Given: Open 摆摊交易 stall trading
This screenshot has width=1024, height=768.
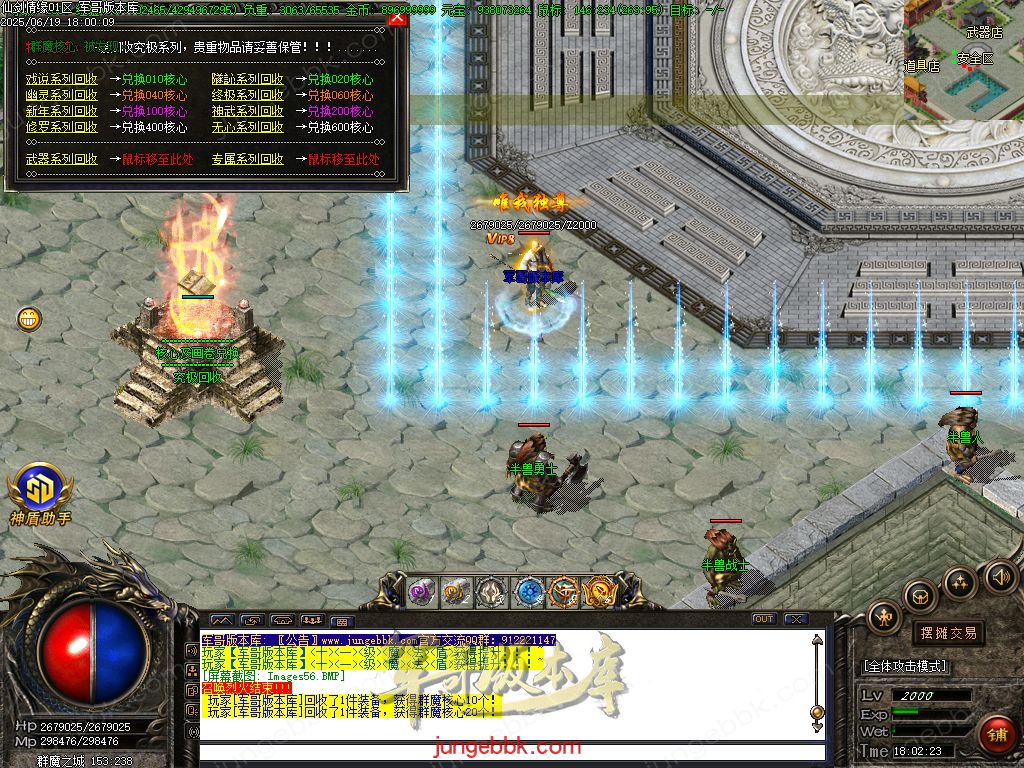Looking at the screenshot, I should (x=947, y=633).
